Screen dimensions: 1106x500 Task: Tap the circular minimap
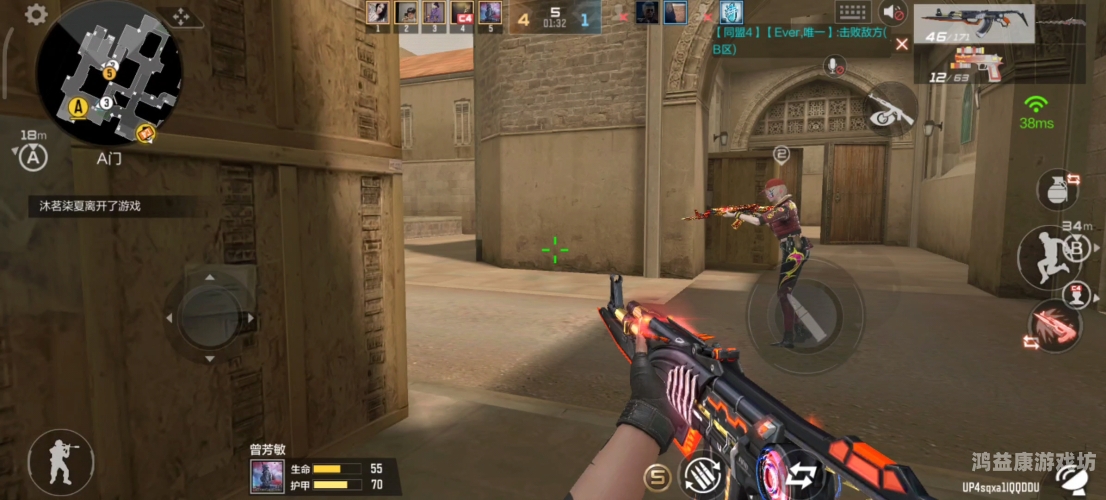point(109,72)
